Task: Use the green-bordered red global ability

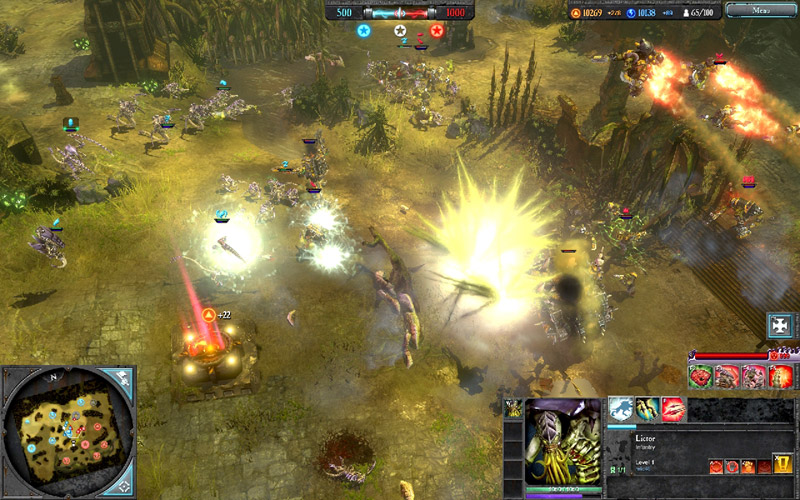Action: [701, 376]
